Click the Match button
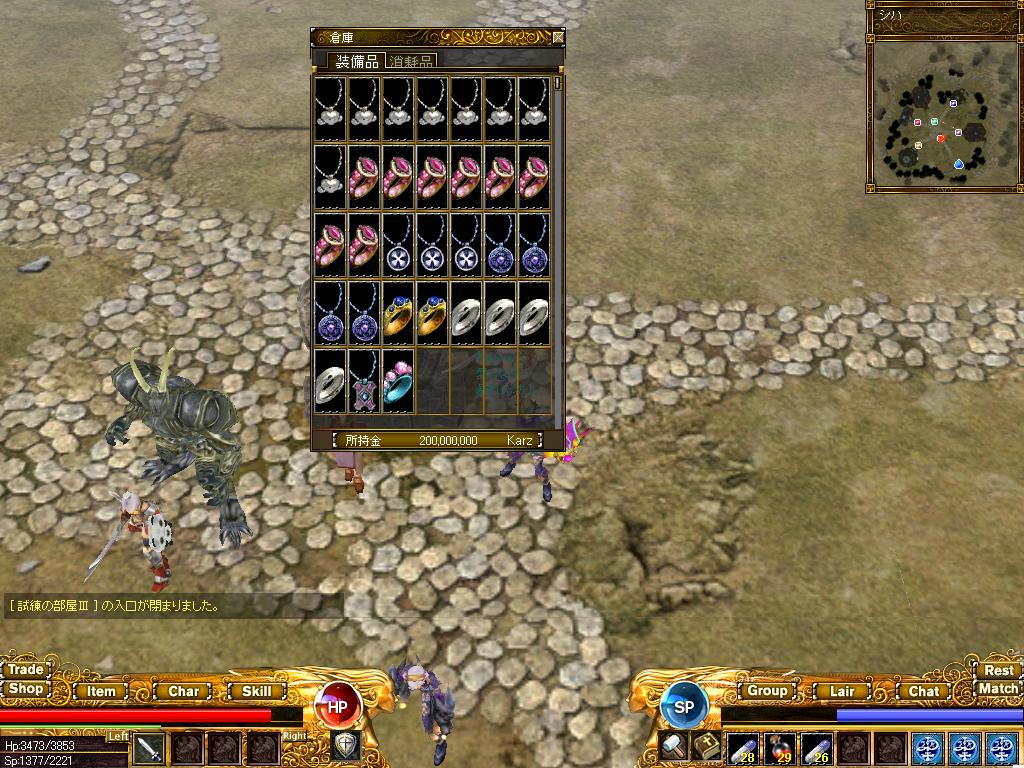Image resolution: width=1024 pixels, height=768 pixels. point(998,689)
